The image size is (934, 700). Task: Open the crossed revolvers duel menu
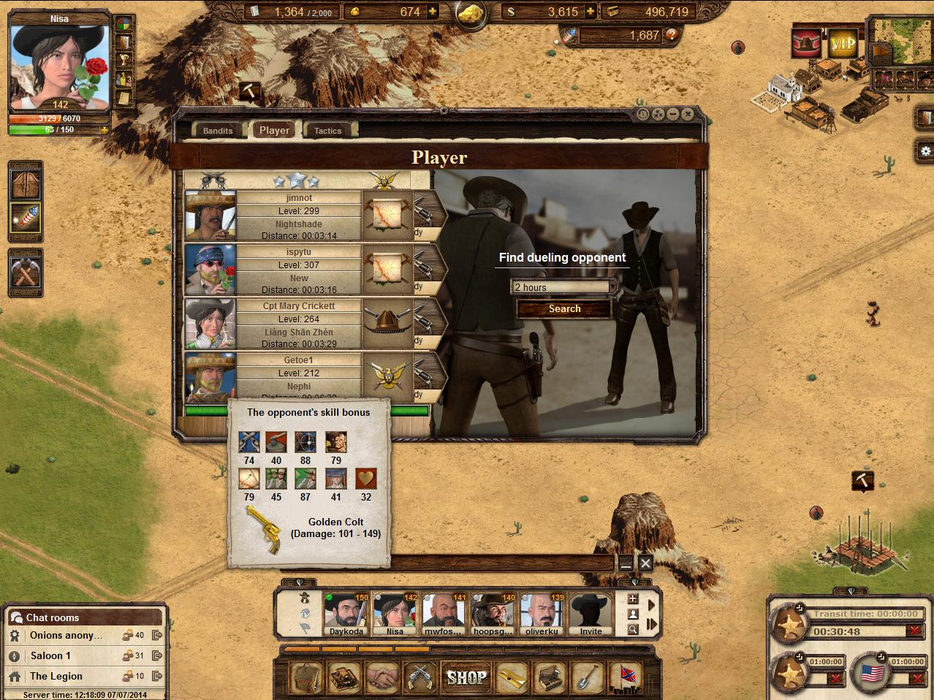tap(419, 678)
